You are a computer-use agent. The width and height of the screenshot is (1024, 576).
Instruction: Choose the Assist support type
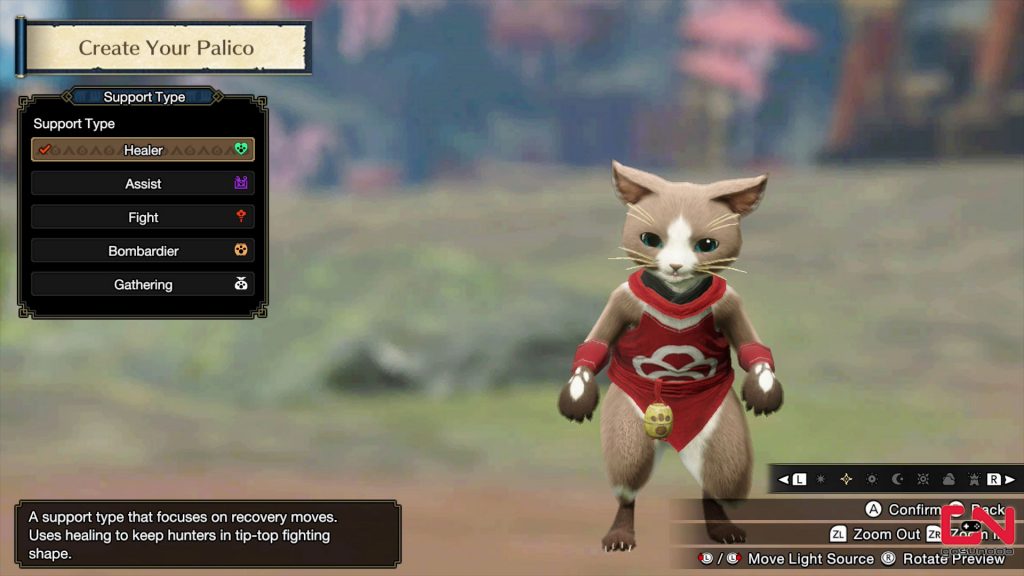click(143, 184)
